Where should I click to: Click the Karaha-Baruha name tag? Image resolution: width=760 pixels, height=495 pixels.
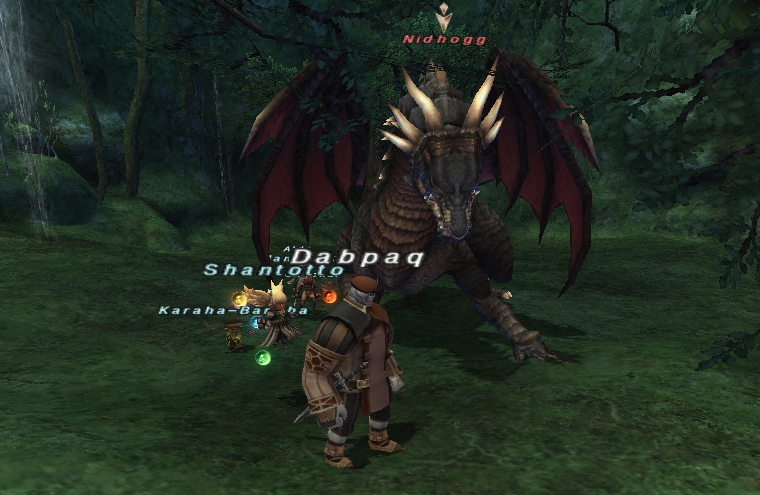tap(218, 310)
